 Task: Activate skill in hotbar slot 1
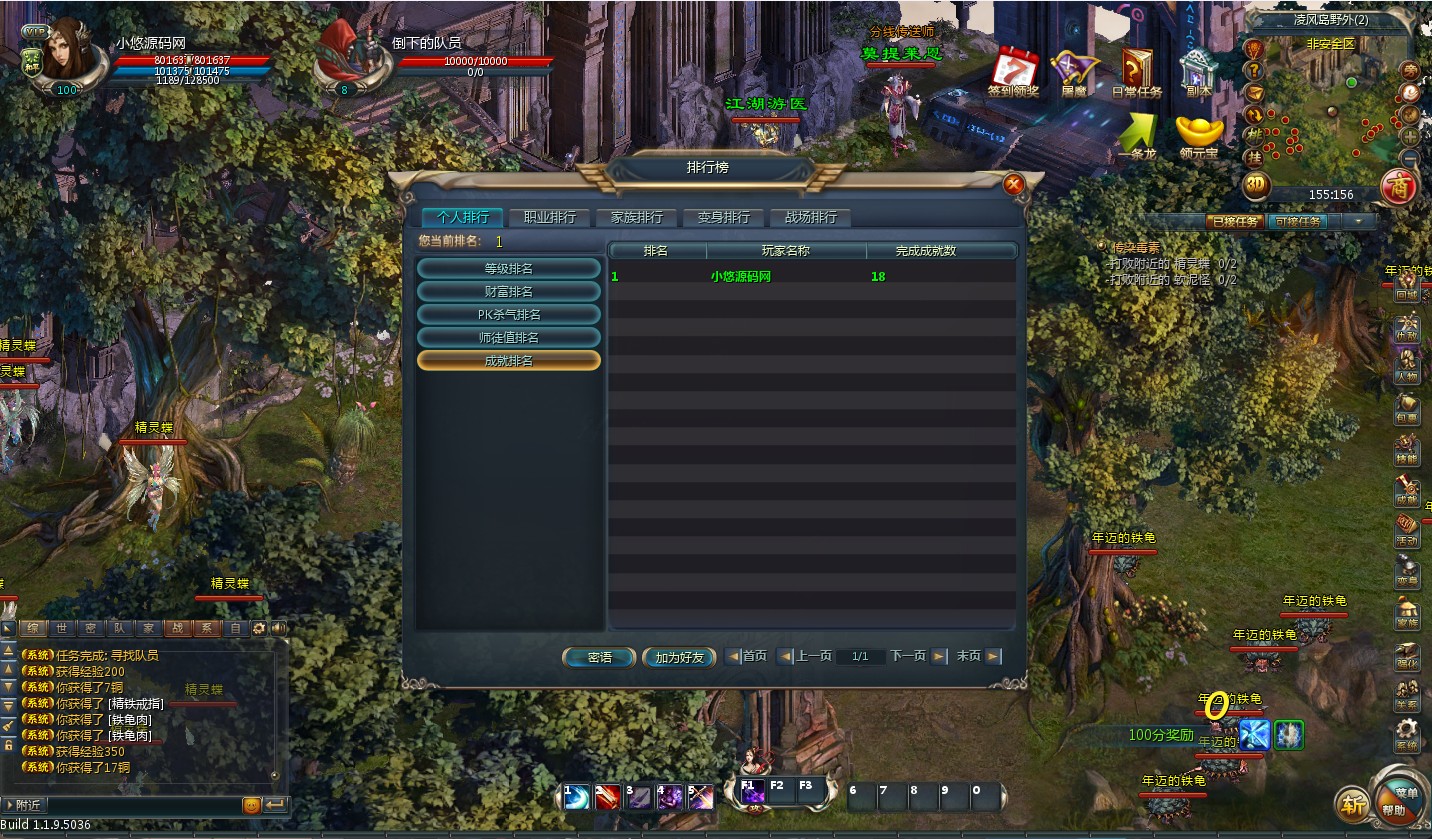point(576,797)
